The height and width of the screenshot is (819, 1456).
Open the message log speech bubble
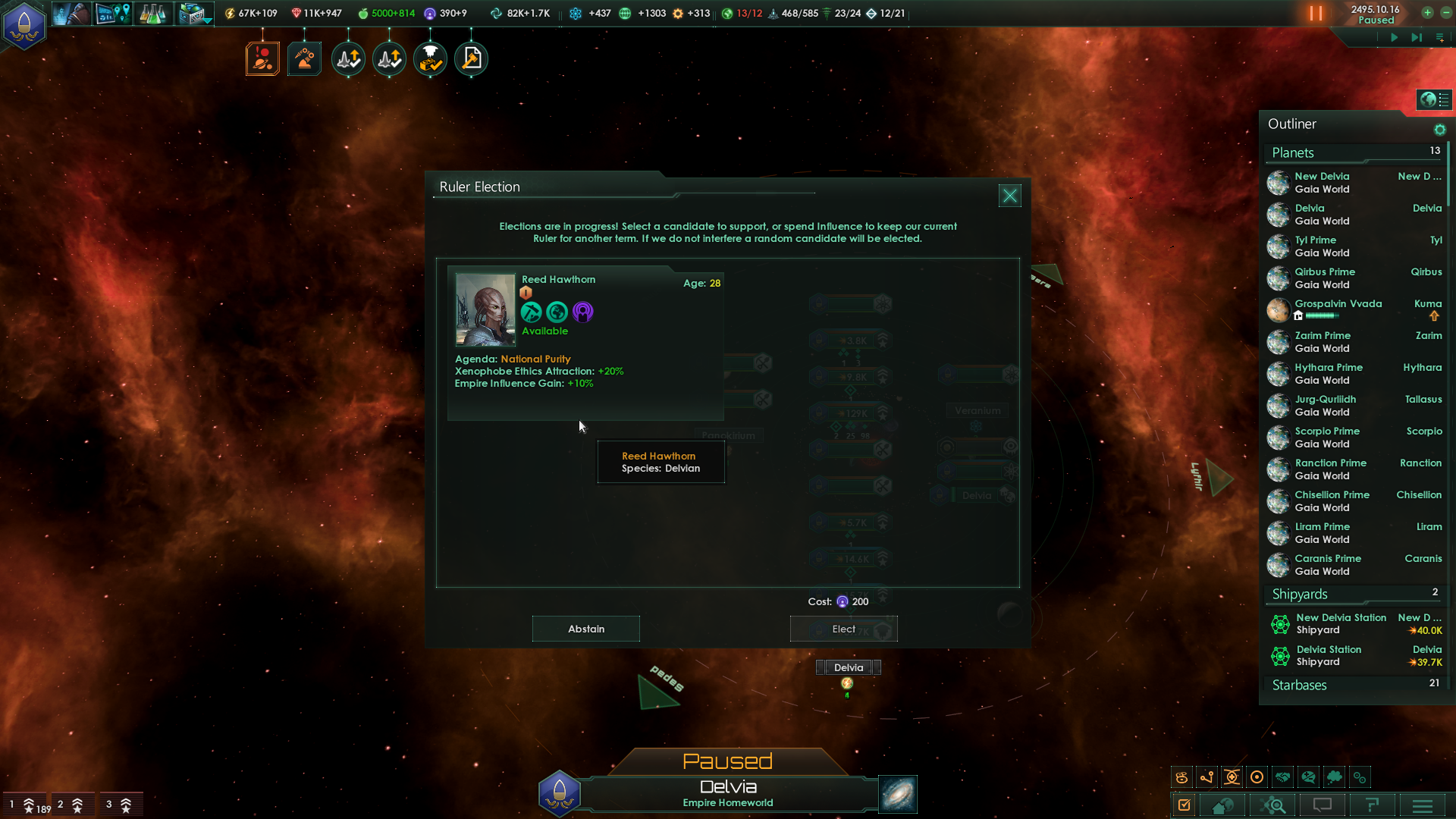tap(1322, 805)
